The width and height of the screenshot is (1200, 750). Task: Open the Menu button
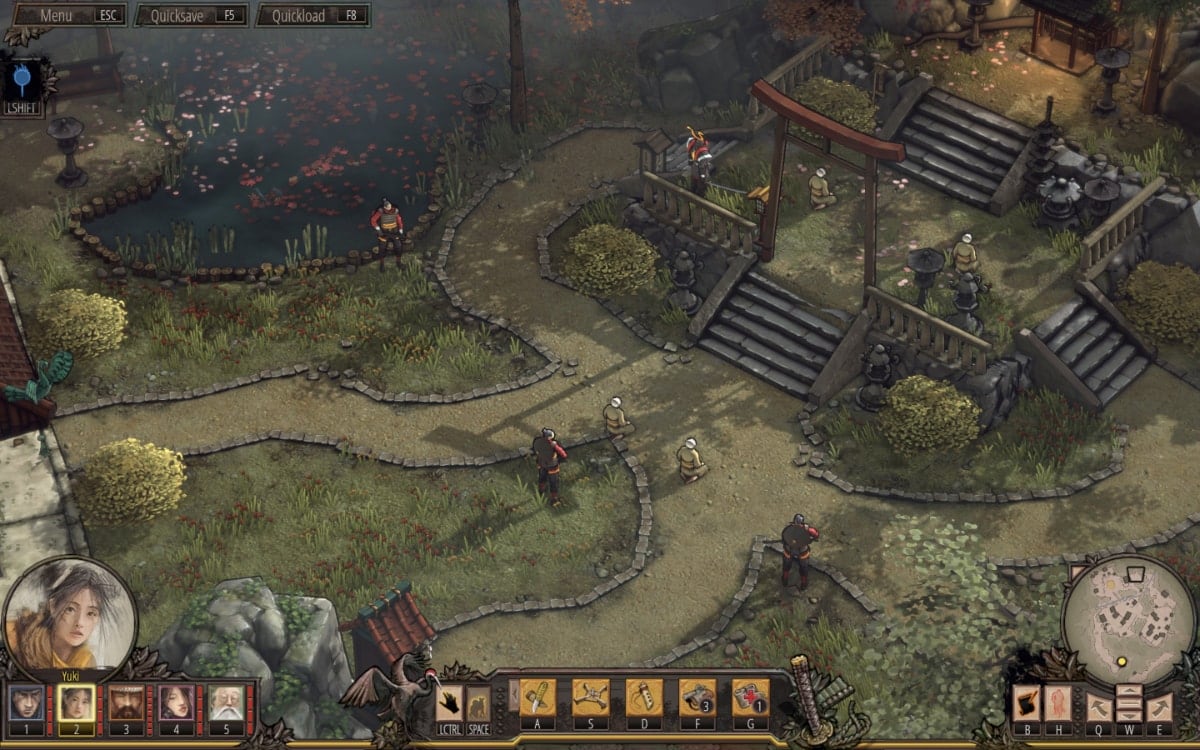tap(66, 16)
